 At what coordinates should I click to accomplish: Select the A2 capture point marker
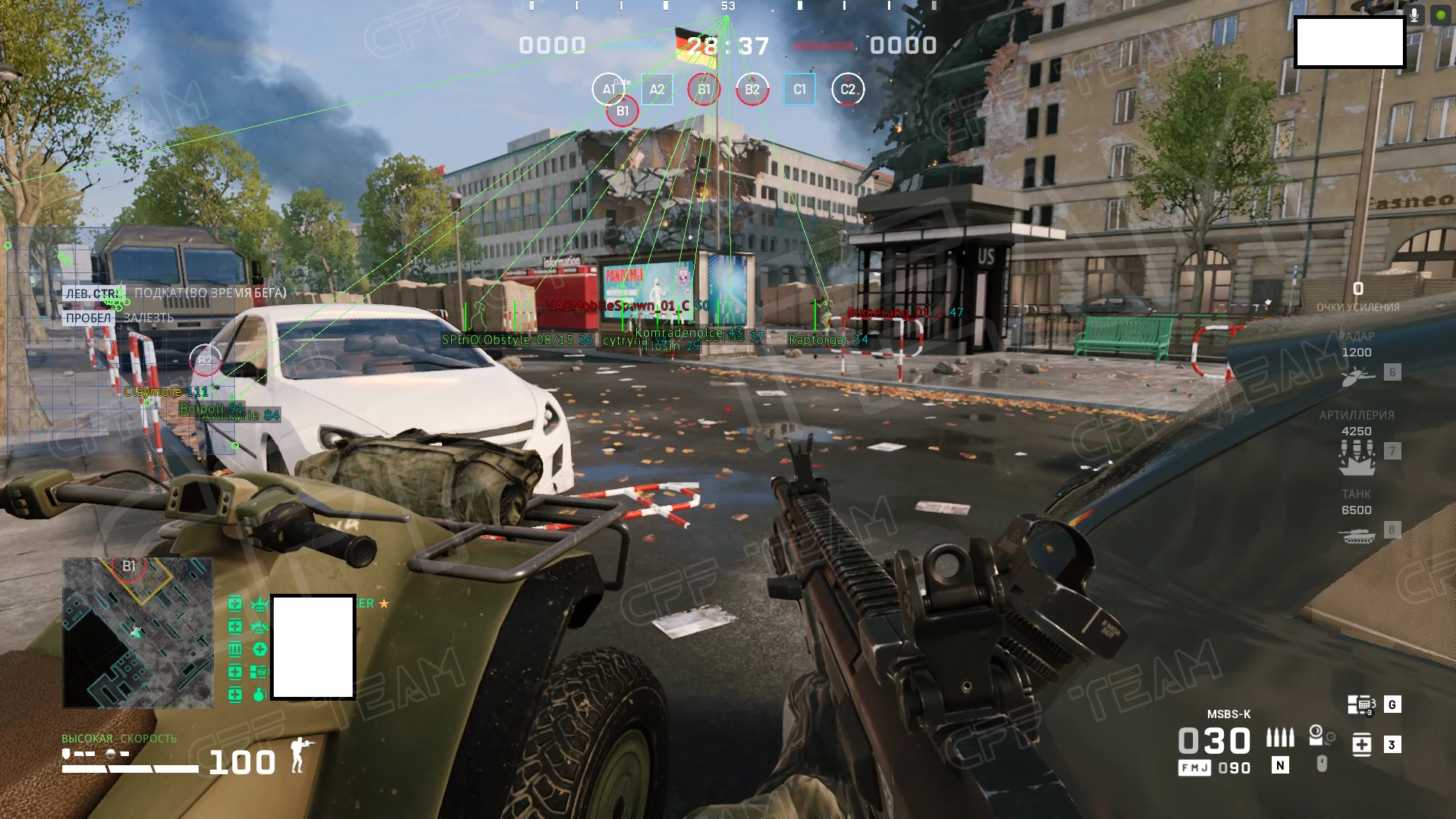tap(657, 89)
